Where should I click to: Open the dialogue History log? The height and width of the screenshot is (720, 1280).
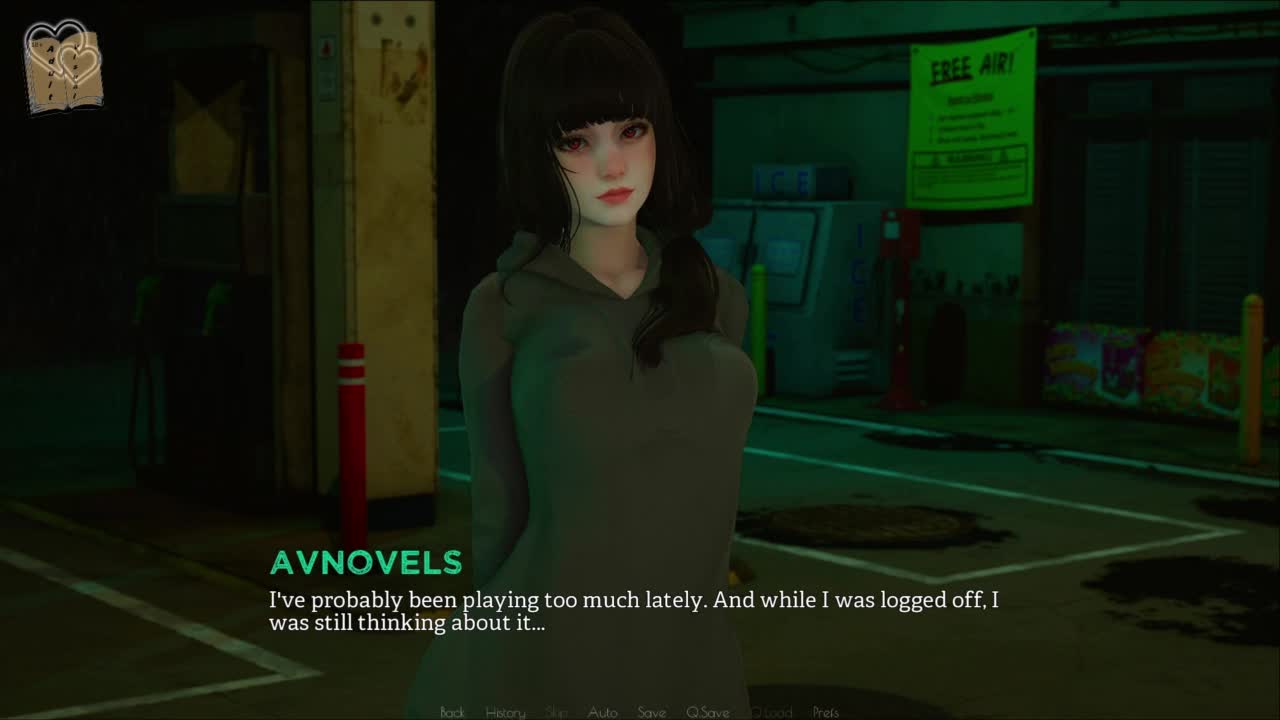pos(505,712)
